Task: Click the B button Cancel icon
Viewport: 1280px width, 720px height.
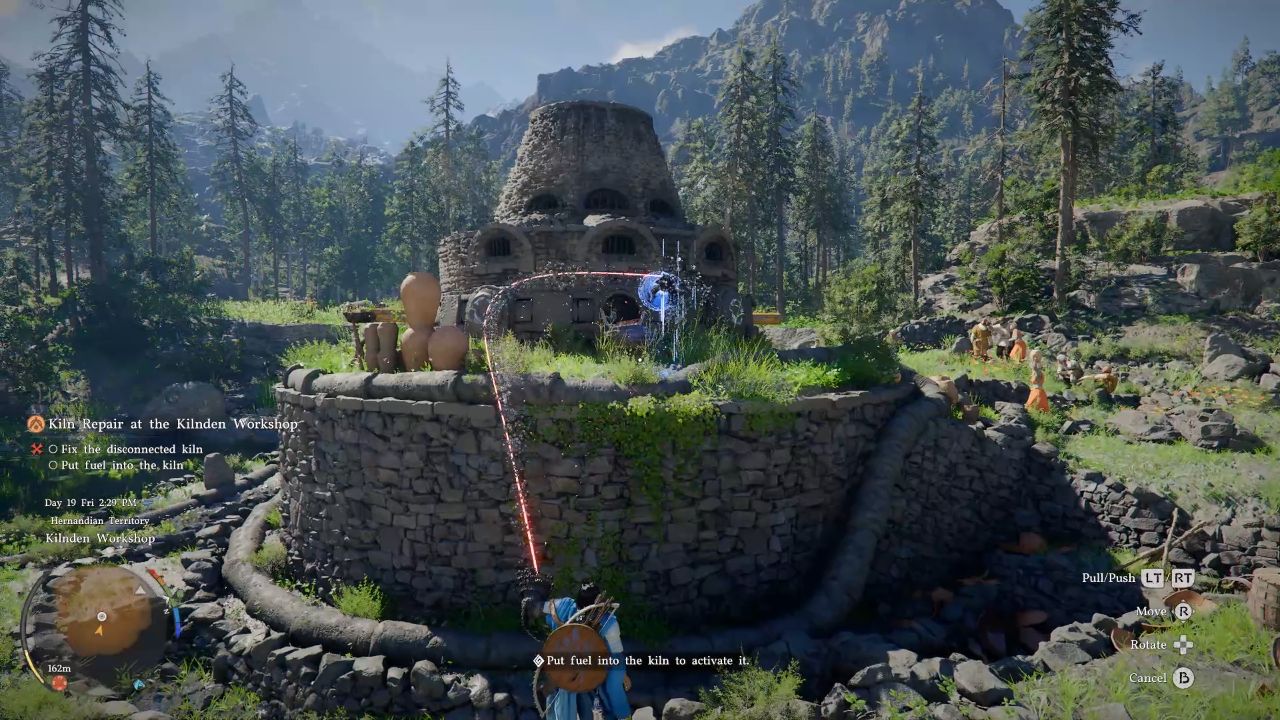Action: click(1184, 678)
